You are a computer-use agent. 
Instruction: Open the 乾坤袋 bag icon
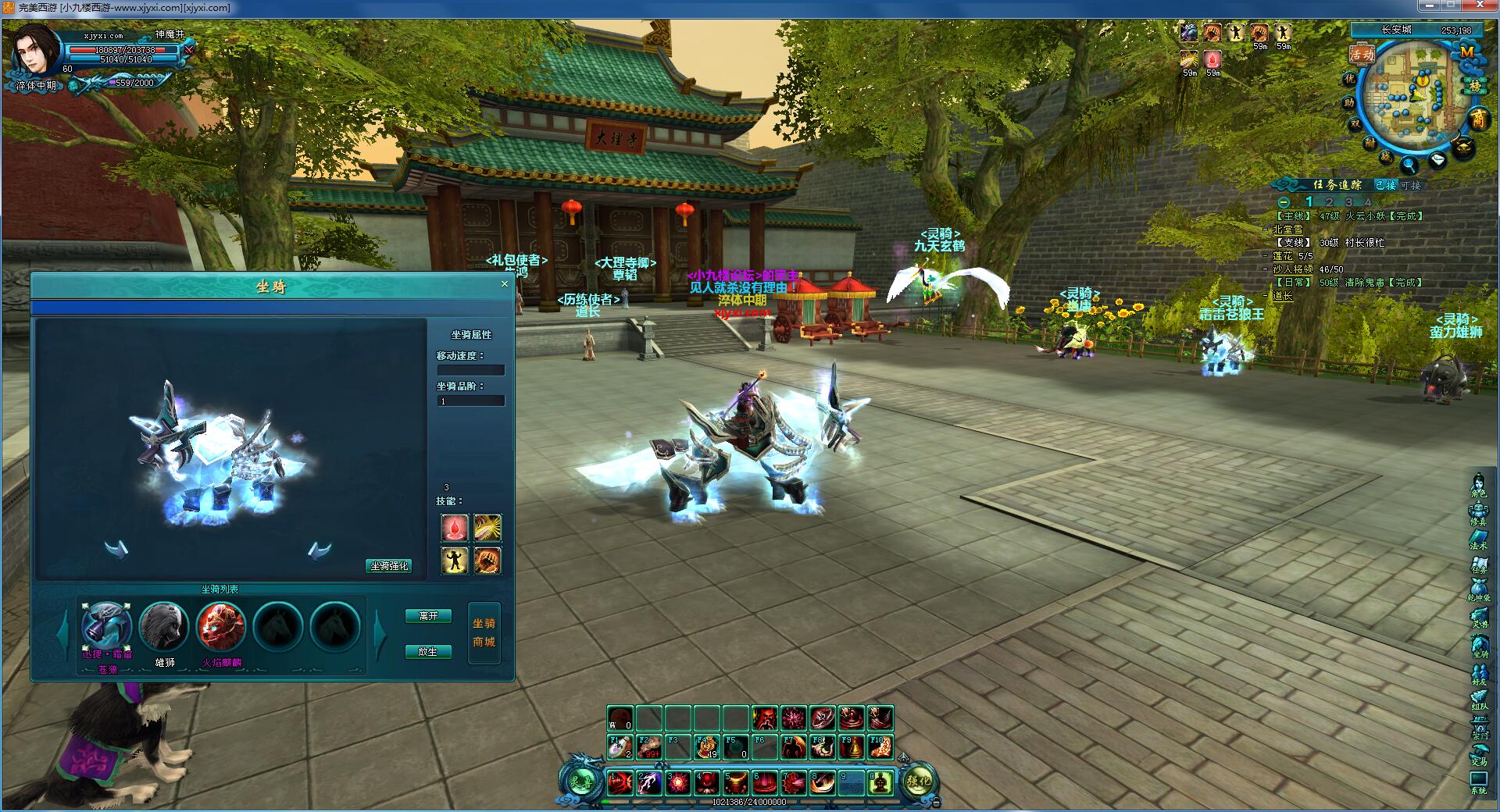pos(1478,589)
